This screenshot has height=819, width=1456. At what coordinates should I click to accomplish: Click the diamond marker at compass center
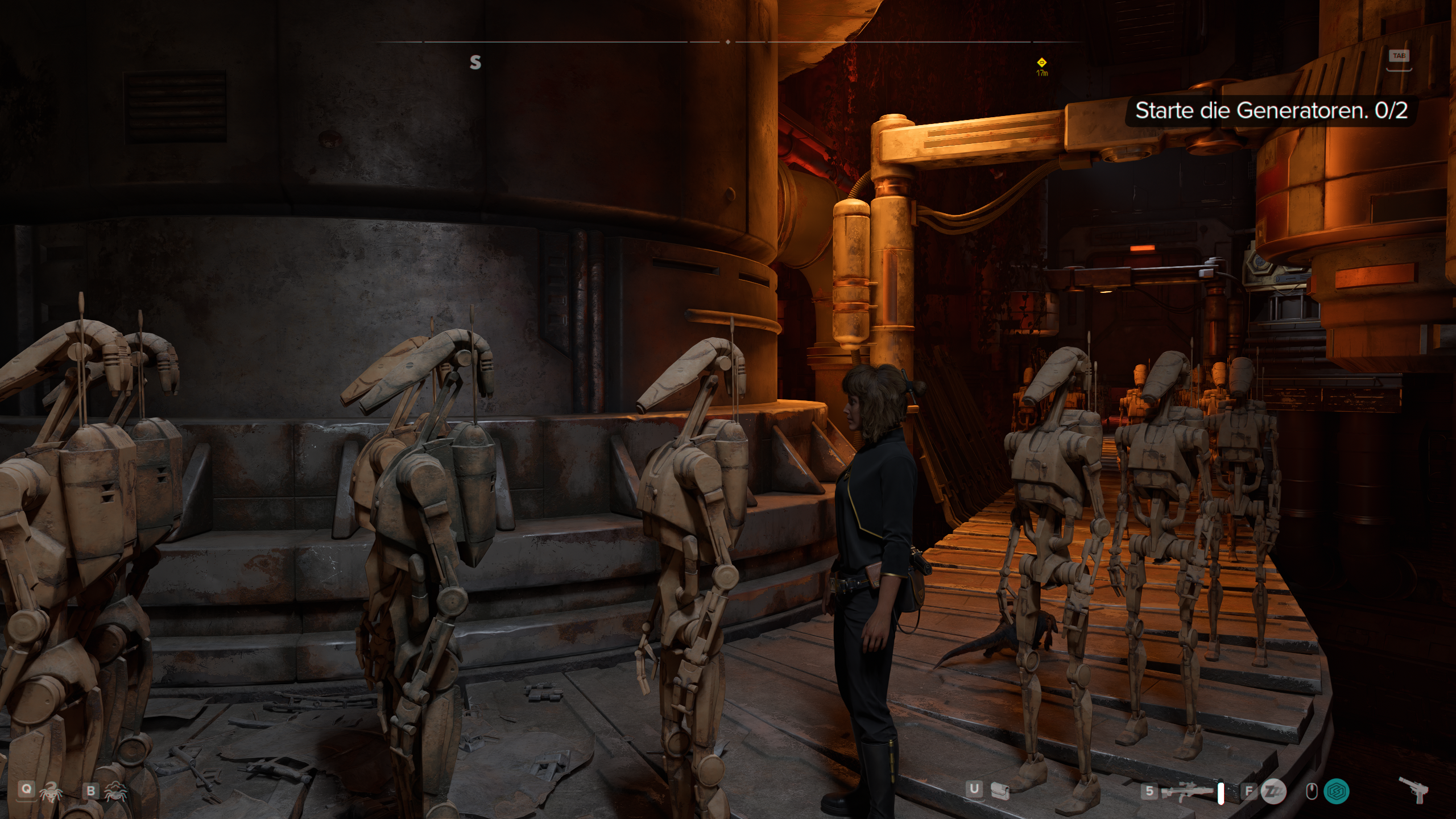click(x=728, y=42)
